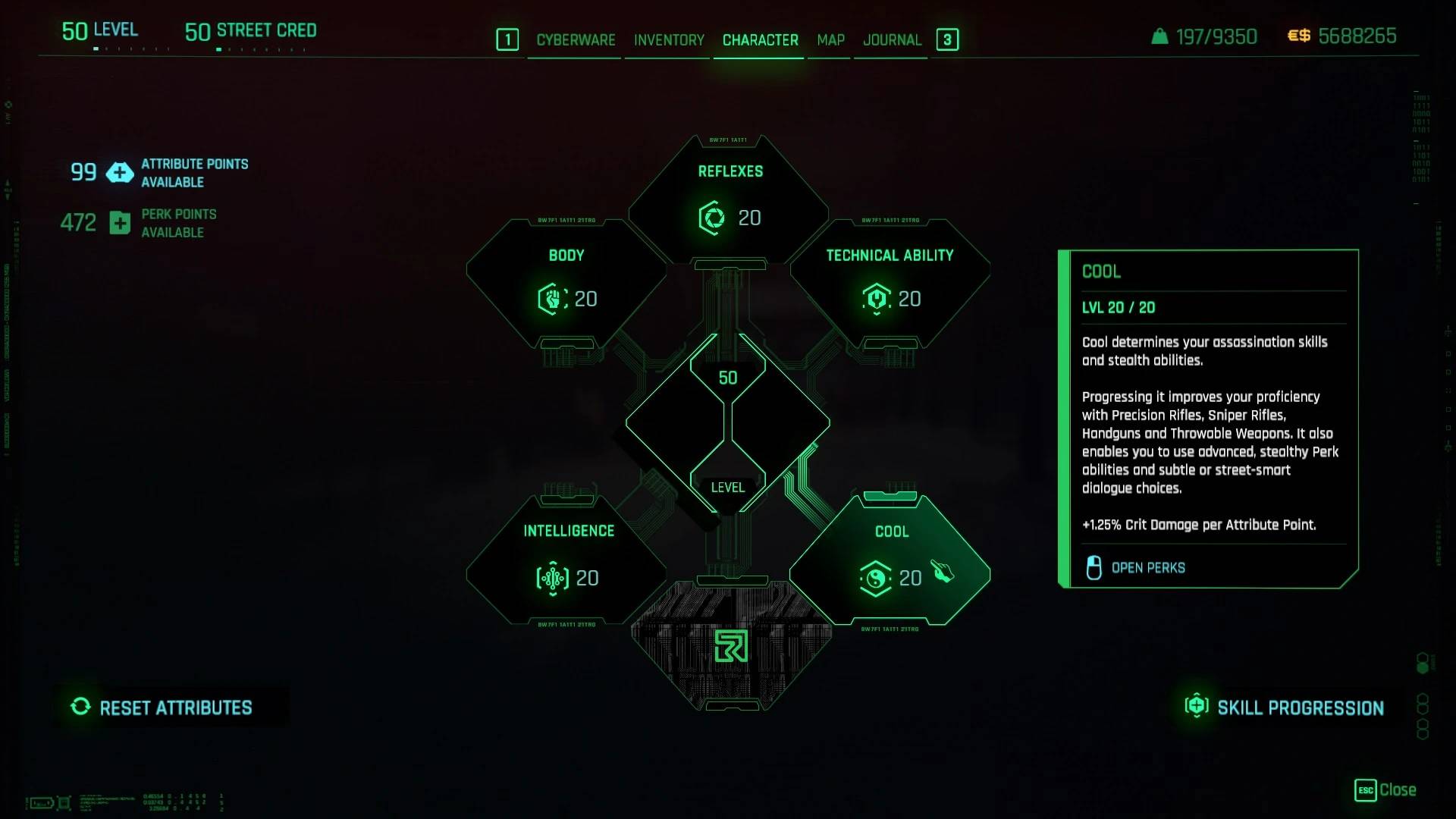Select the Character tab
1456x819 pixels.
pos(760,40)
